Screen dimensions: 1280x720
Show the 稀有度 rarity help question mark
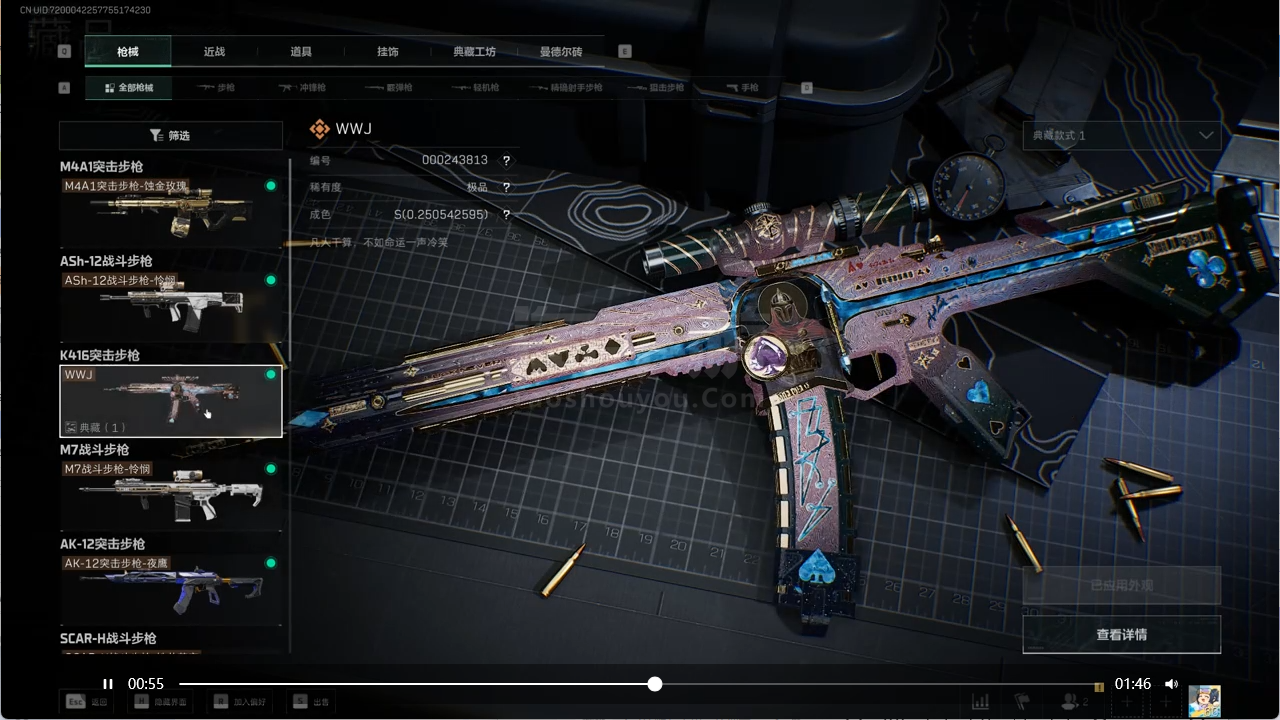[x=507, y=188]
